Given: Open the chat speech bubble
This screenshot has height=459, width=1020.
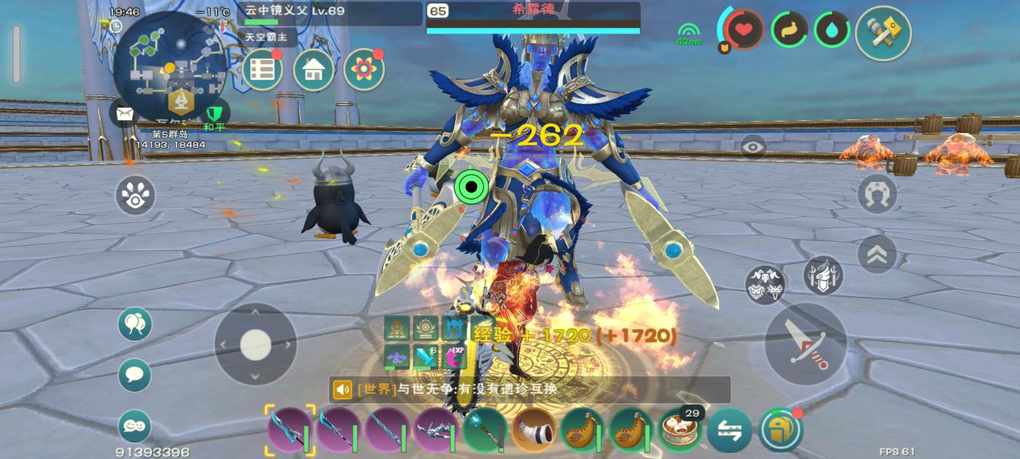Looking at the screenshot, I should click(x=135, y=375).
